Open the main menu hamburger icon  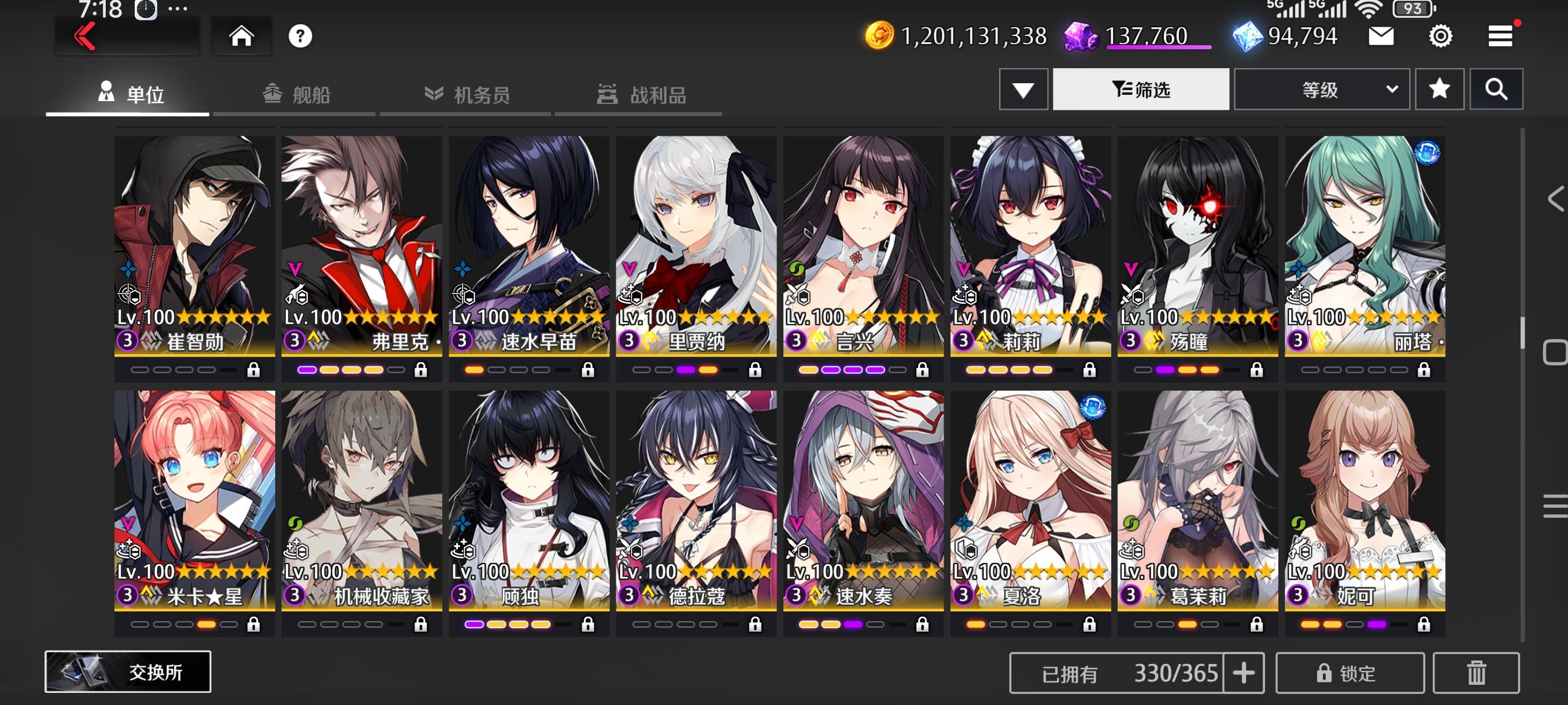1500,35
